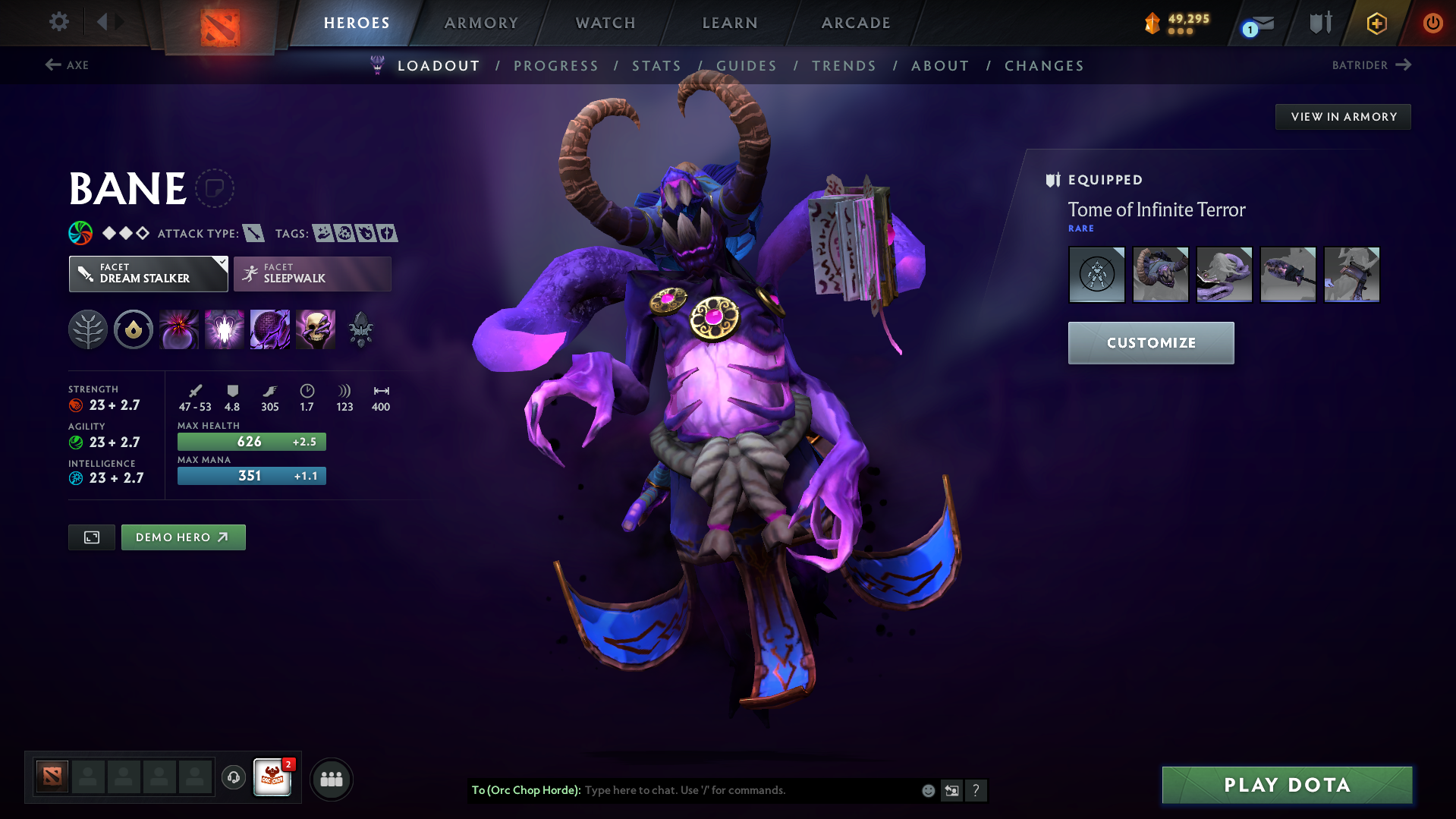Image resolution: width=1456 pixels, height=819 pixels.
Task: Open party finder with the group icon
Action: point(331,779)
